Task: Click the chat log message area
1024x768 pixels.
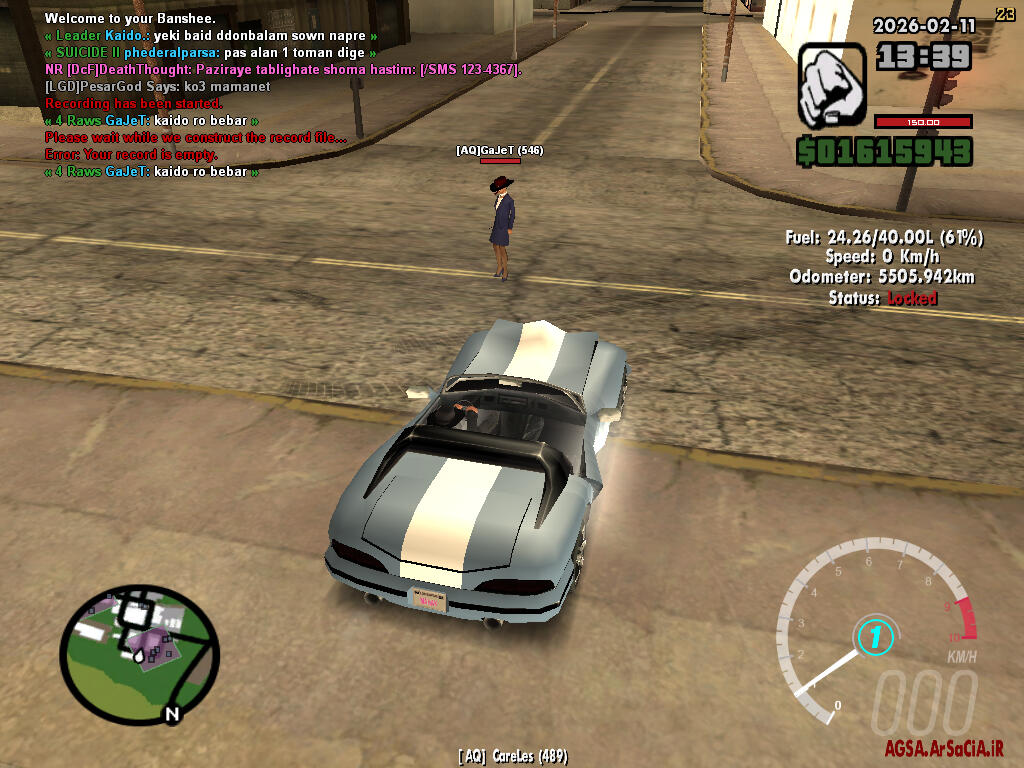Action: (x=280, y=95)
